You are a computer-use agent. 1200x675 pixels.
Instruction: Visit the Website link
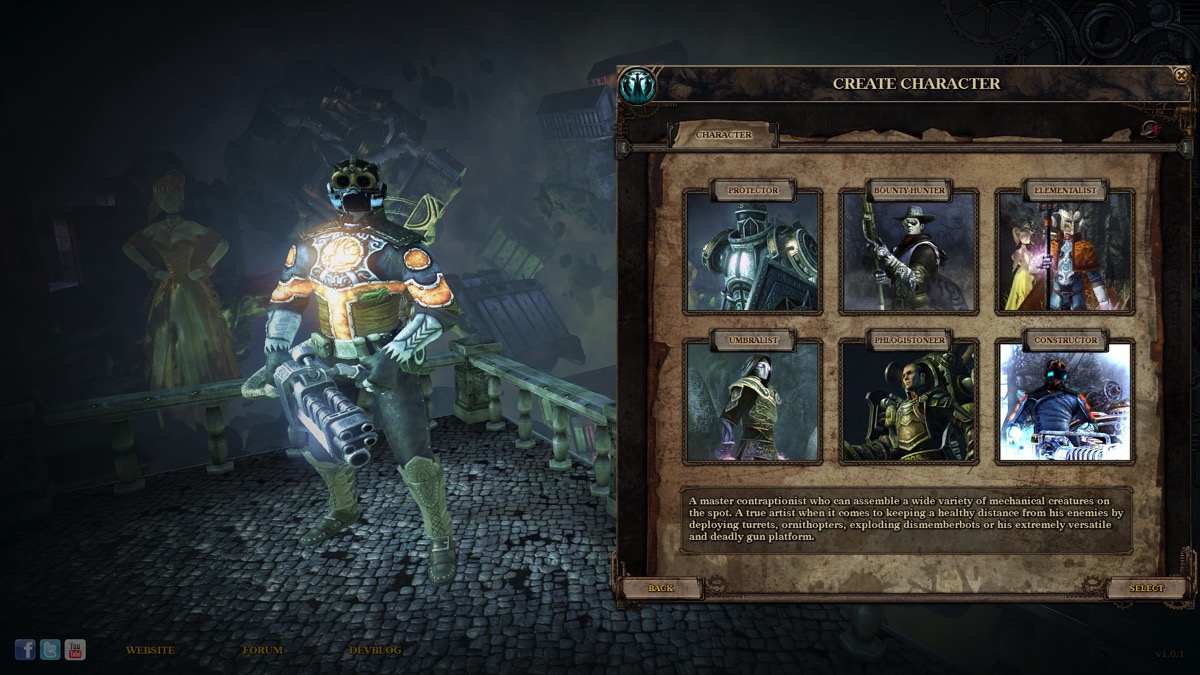(x=150, y=650)
